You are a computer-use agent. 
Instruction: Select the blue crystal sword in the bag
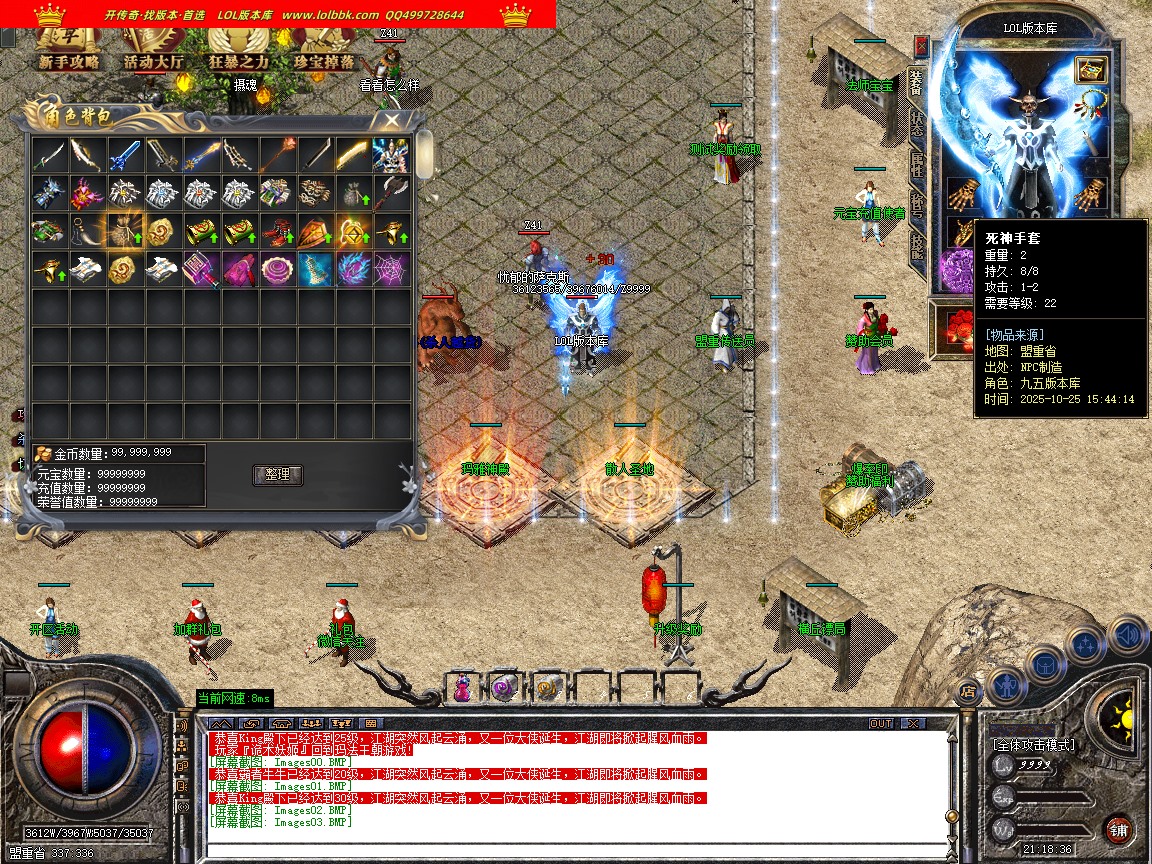(x=125, y=155)
